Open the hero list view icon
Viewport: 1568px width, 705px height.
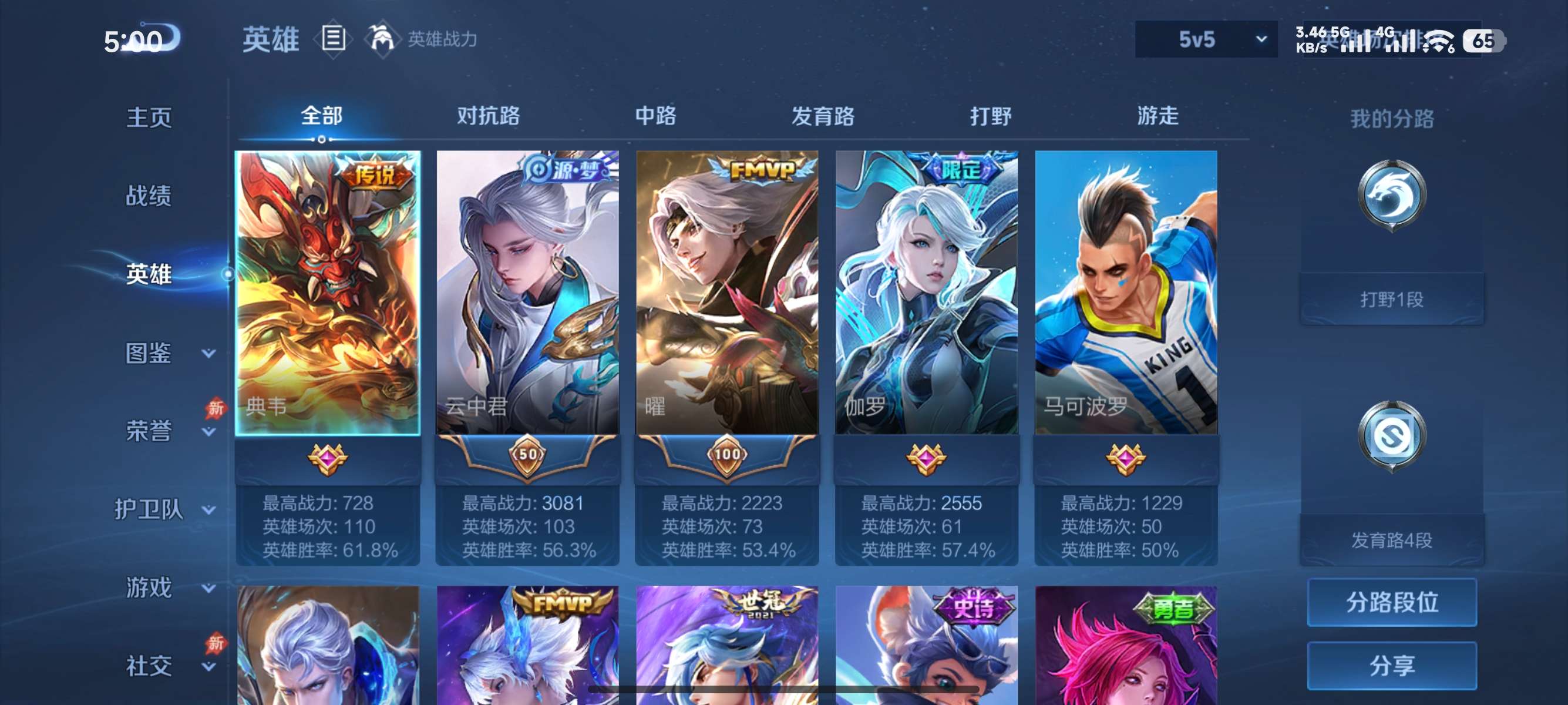coord(334,38)
